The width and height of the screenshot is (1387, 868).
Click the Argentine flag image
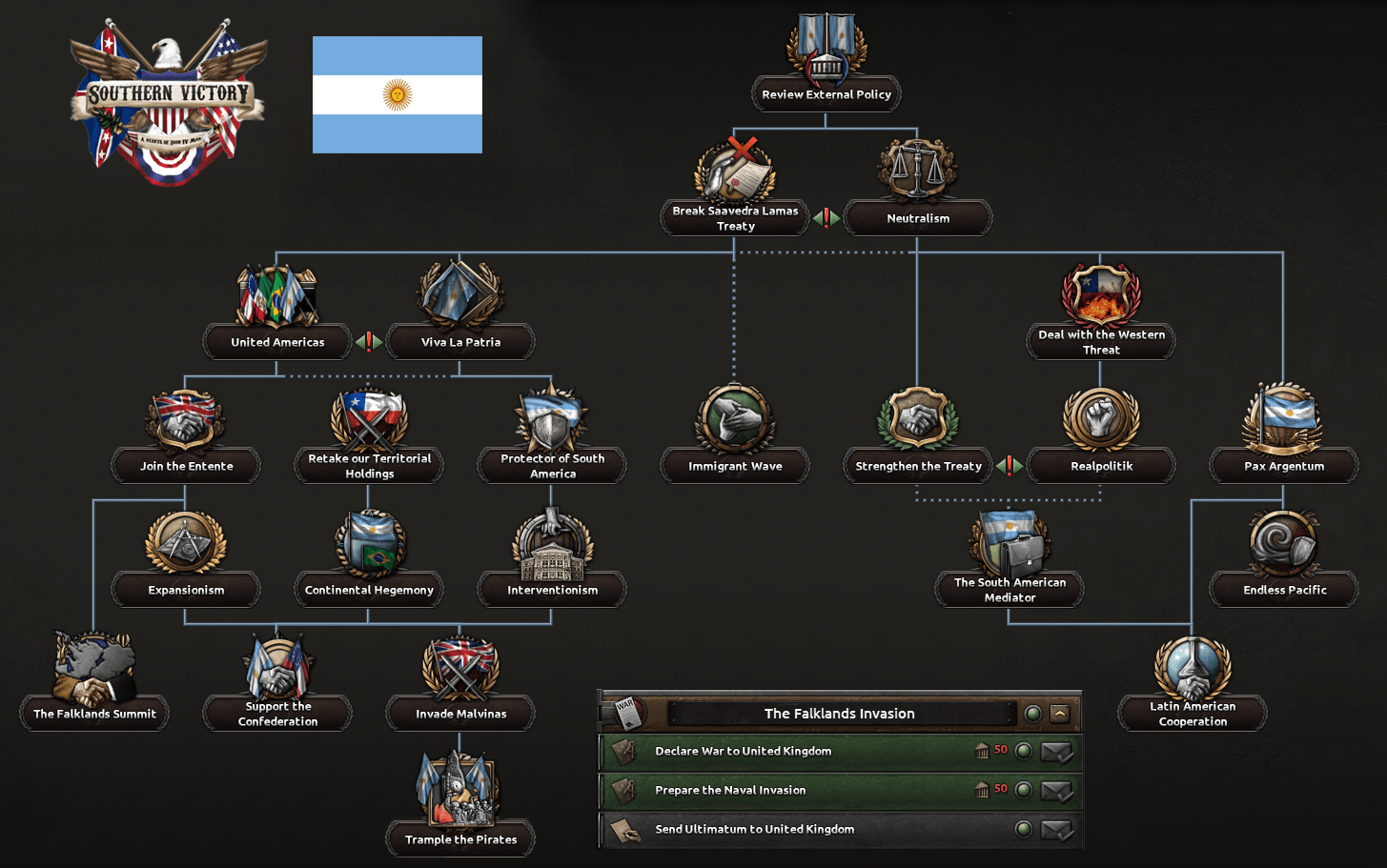[397, 94]
